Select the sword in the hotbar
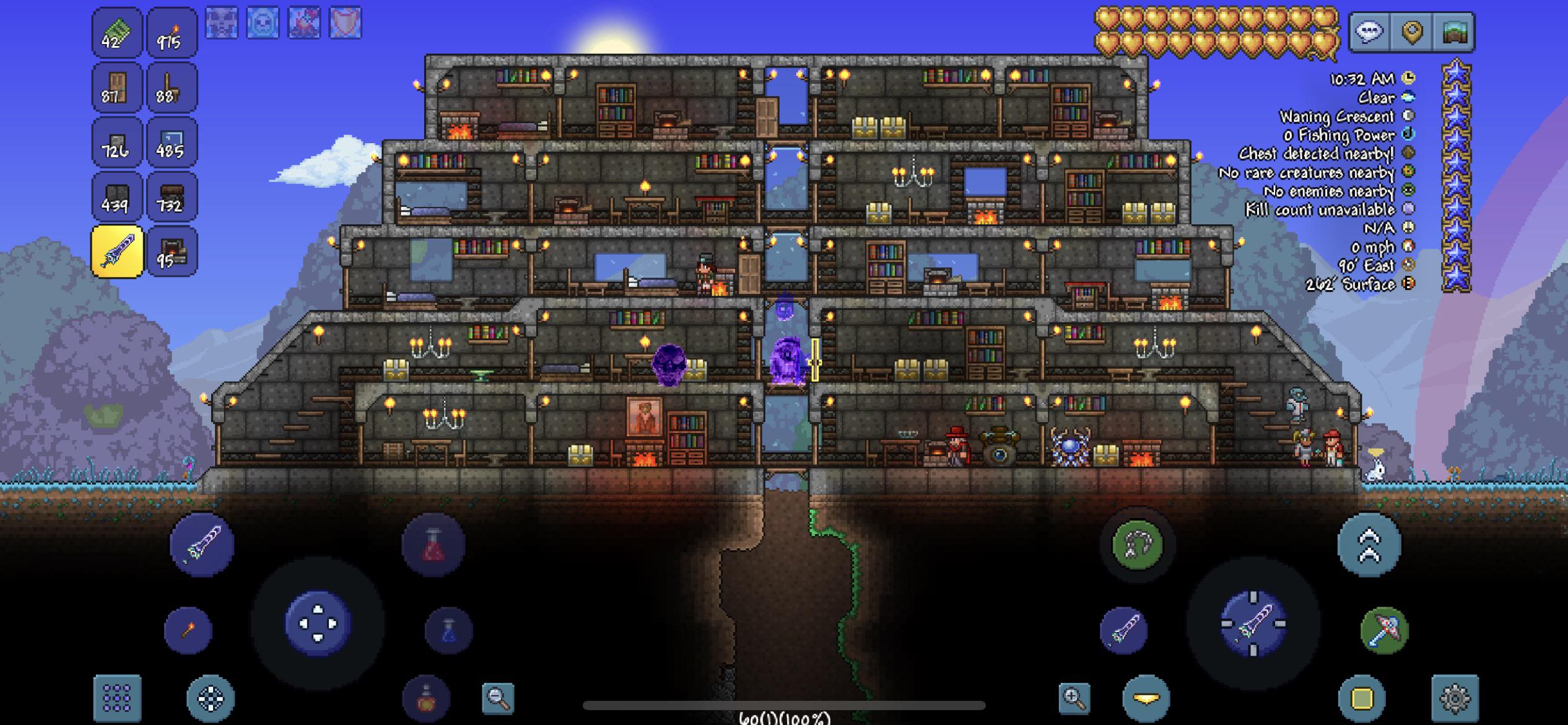The image size is (1568, 725). click(x=118, y=251)
